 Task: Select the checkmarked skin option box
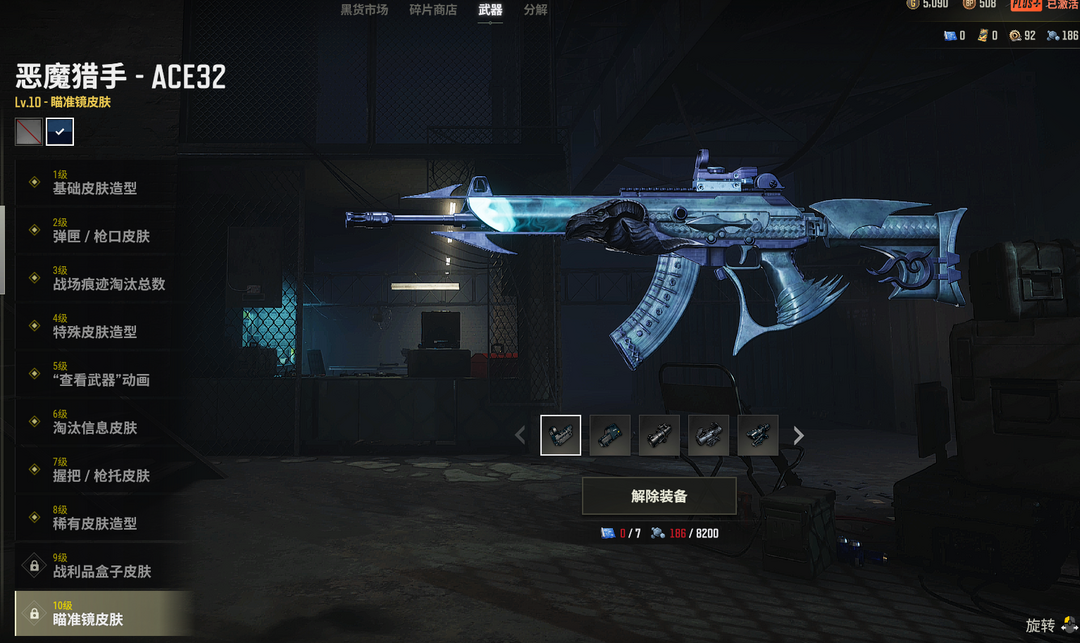click(x=60, y=131)
